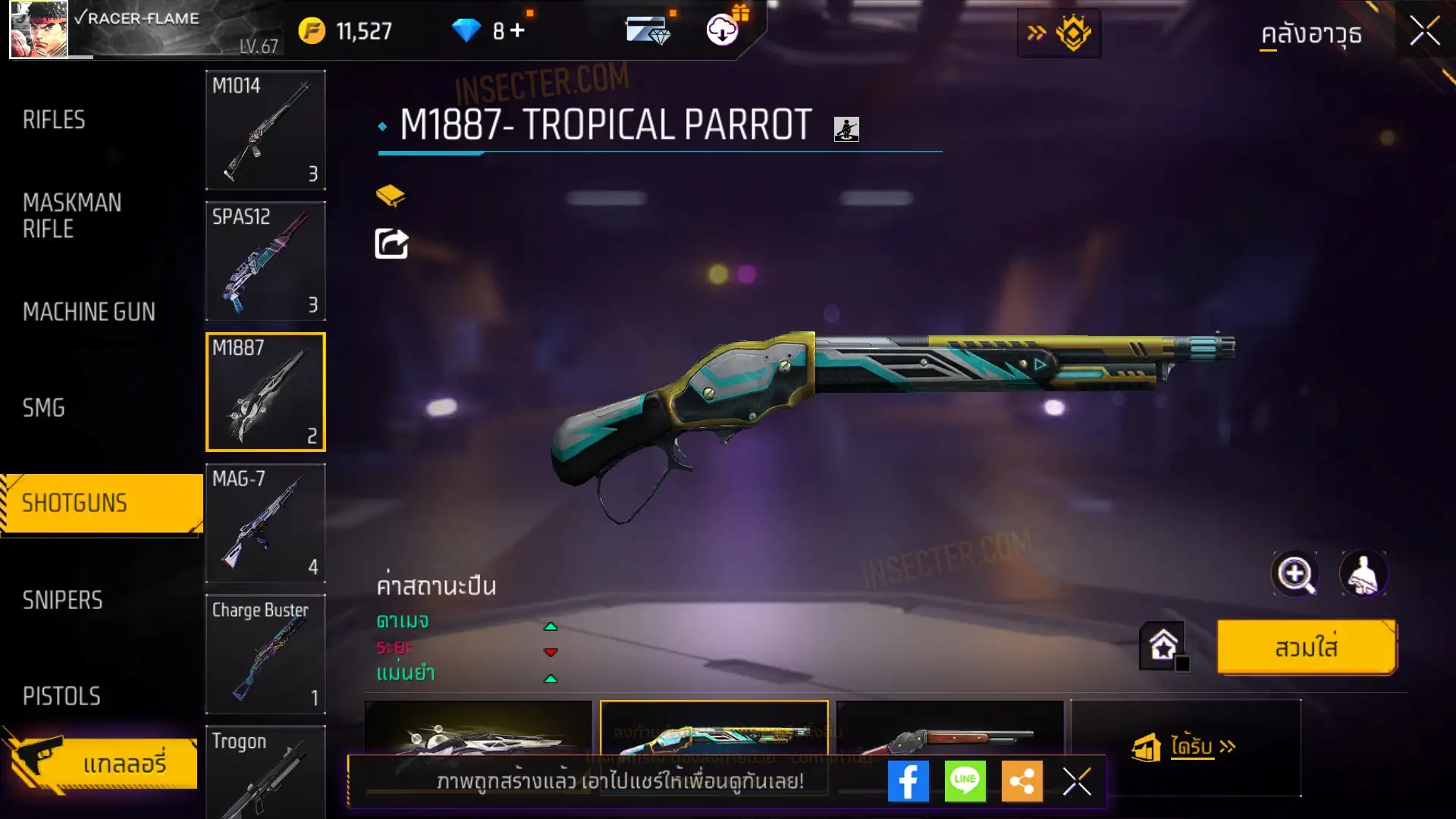Open the gallery button with pistol icon
This screenshot has height=819, width=1456.
click(102, 762)
